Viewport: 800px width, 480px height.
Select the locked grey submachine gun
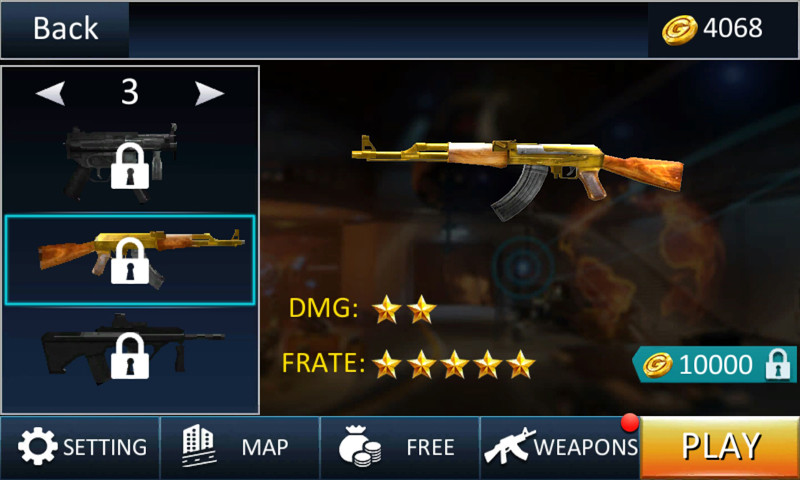click(130, 160)
